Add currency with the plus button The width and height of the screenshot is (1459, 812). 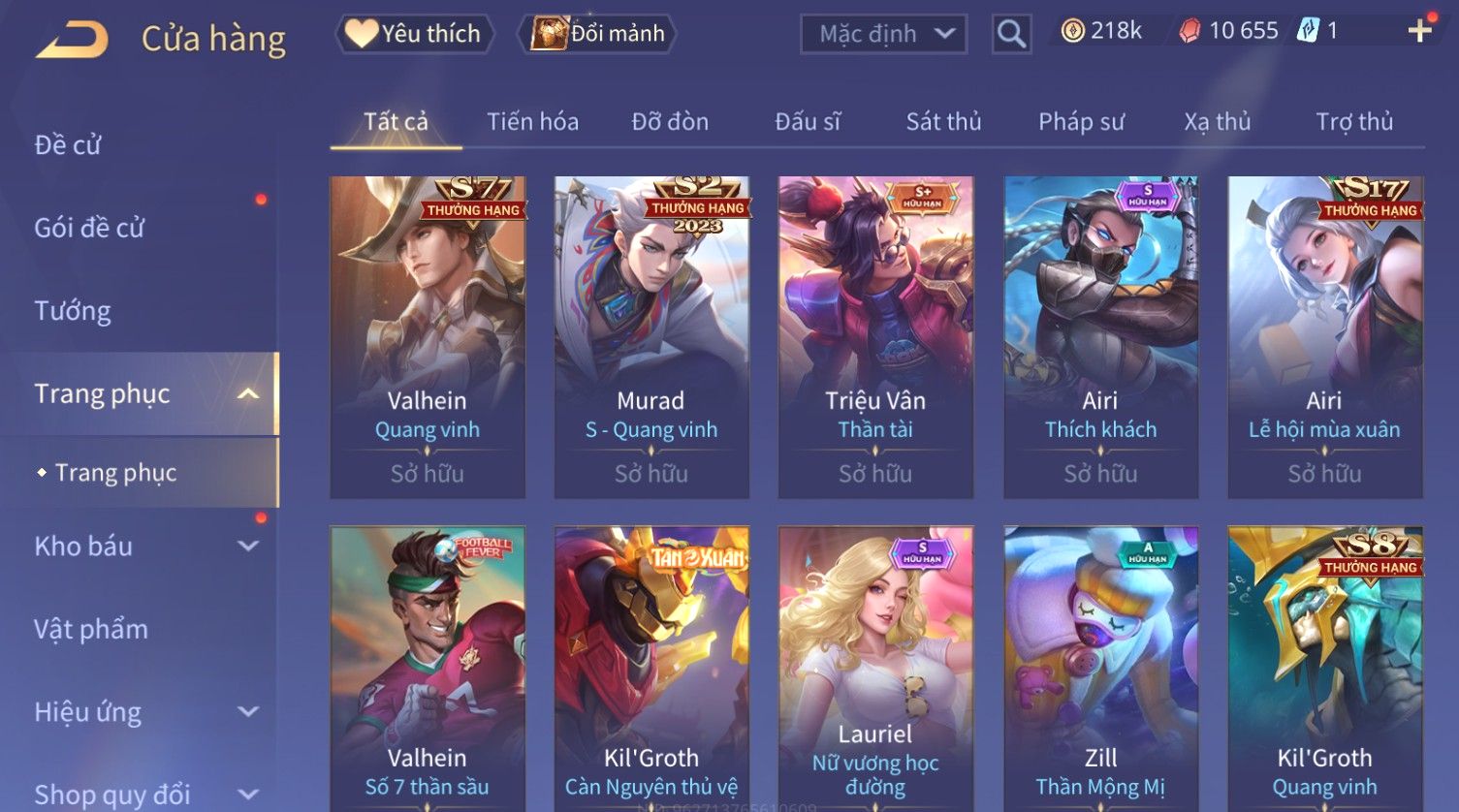1419,31
